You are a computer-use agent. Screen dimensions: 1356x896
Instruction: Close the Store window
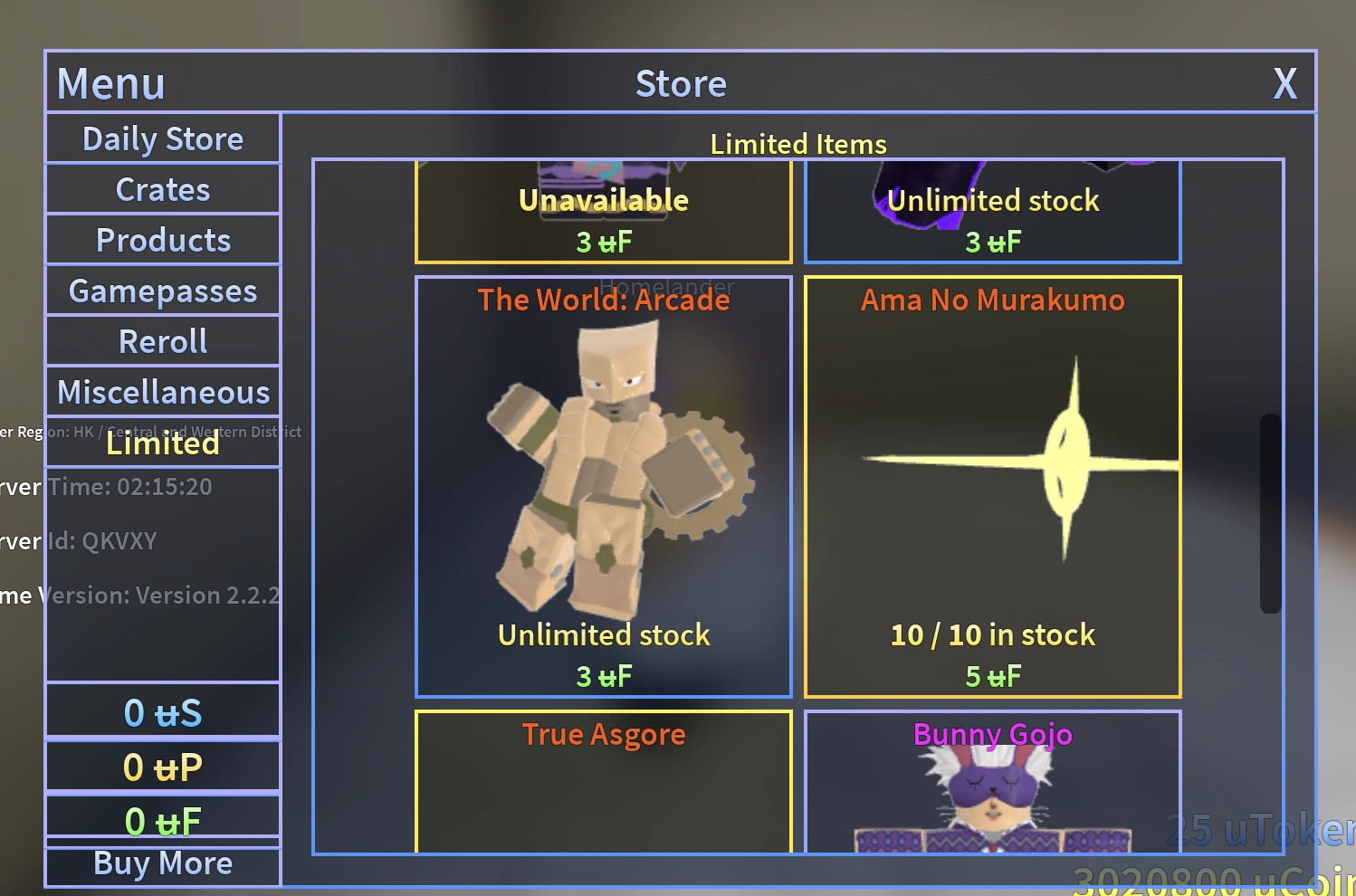pos(1284,83)
